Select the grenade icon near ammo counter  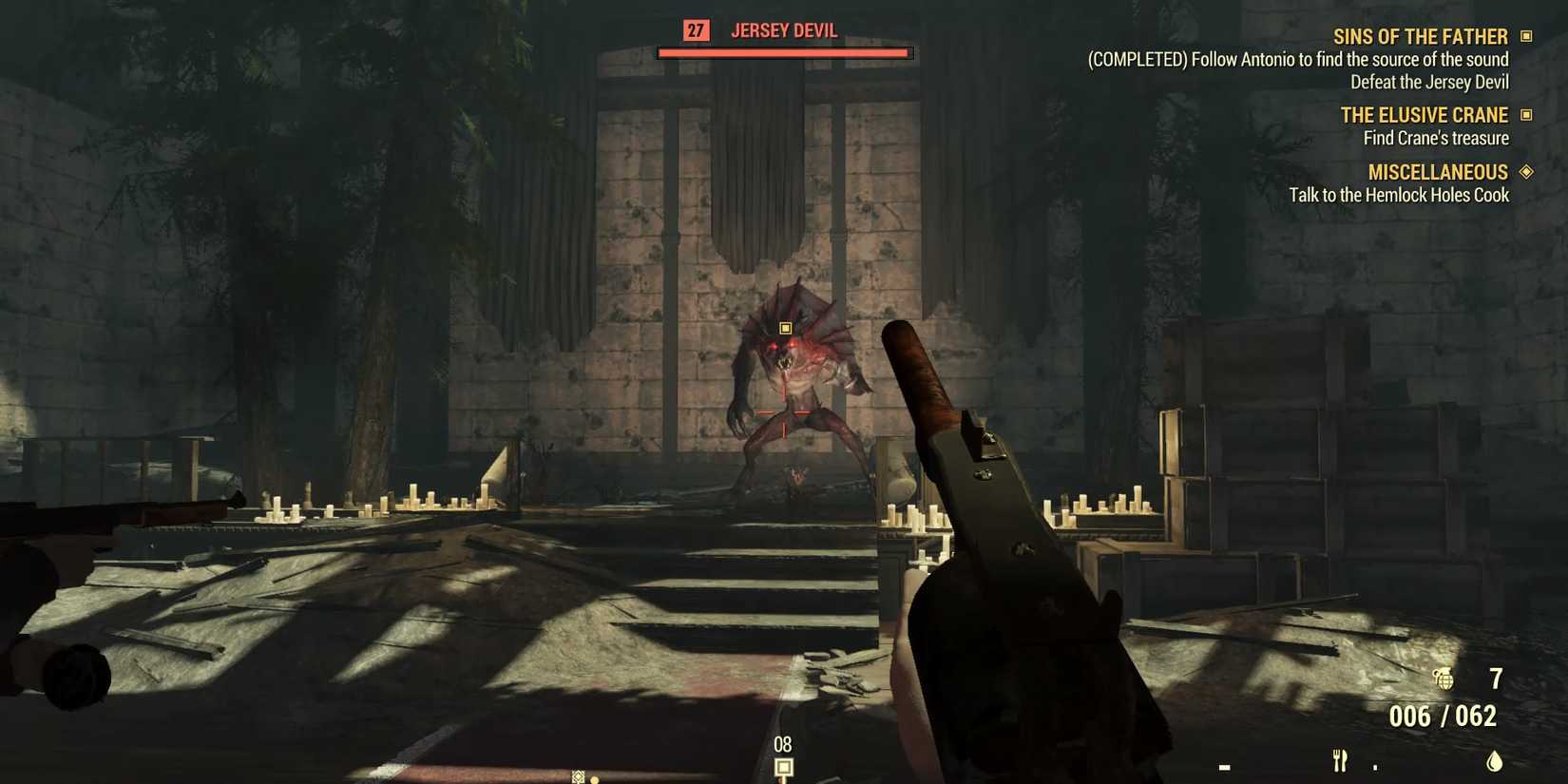1444,680
